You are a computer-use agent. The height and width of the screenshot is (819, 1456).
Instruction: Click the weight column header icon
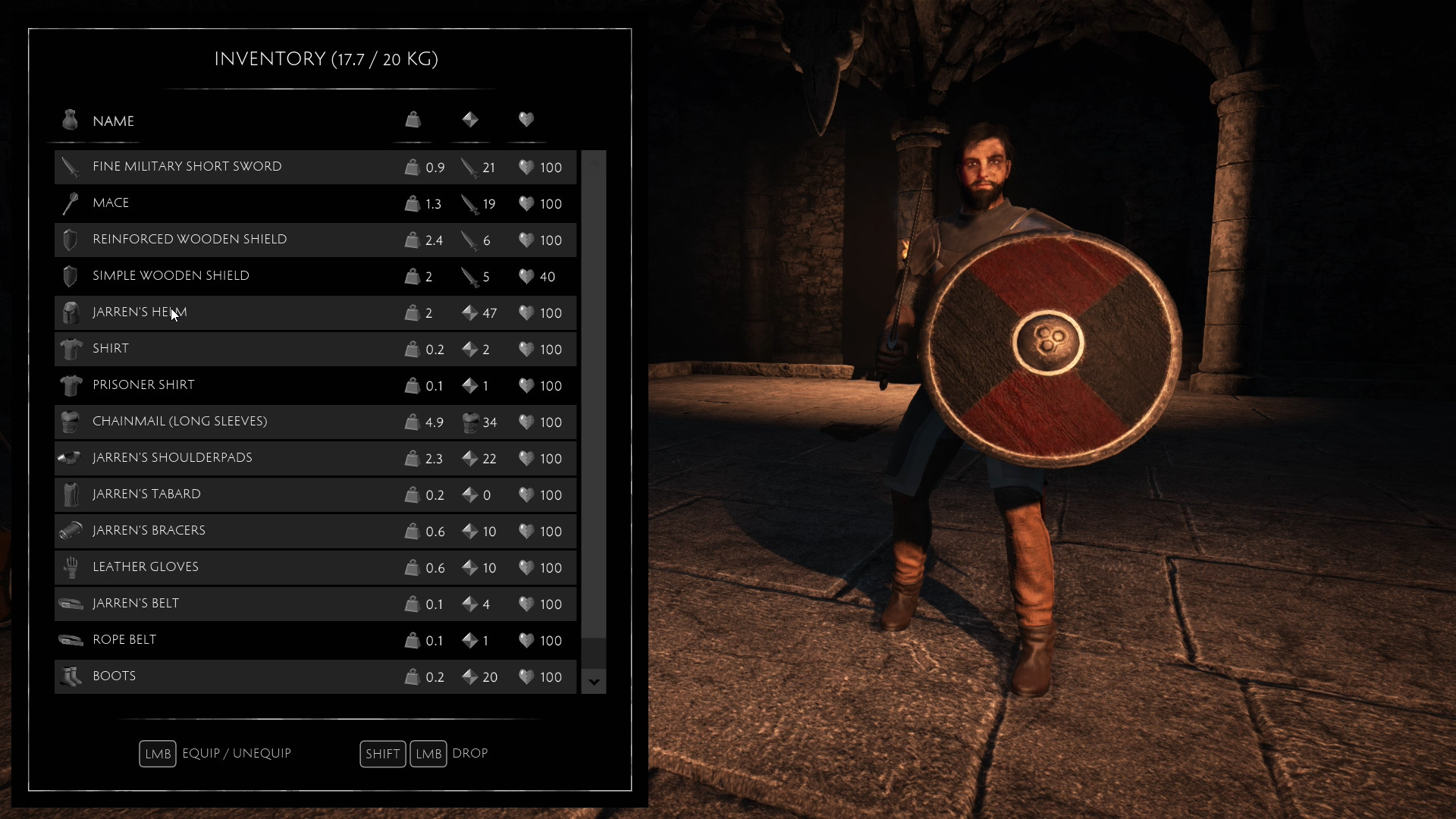(x=413, y=120)
